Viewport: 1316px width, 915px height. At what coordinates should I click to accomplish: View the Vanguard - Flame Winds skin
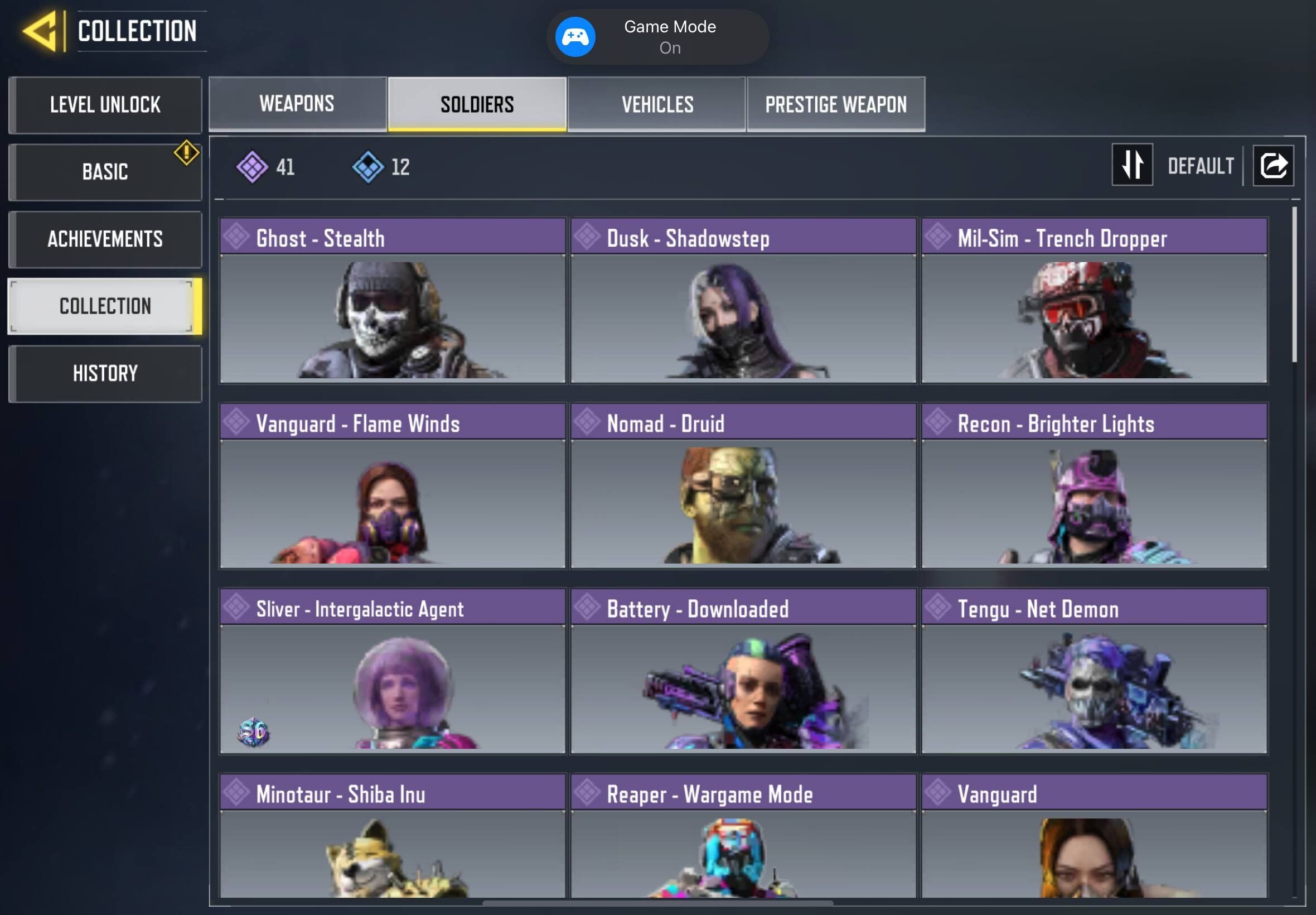[x=393, y=485]
